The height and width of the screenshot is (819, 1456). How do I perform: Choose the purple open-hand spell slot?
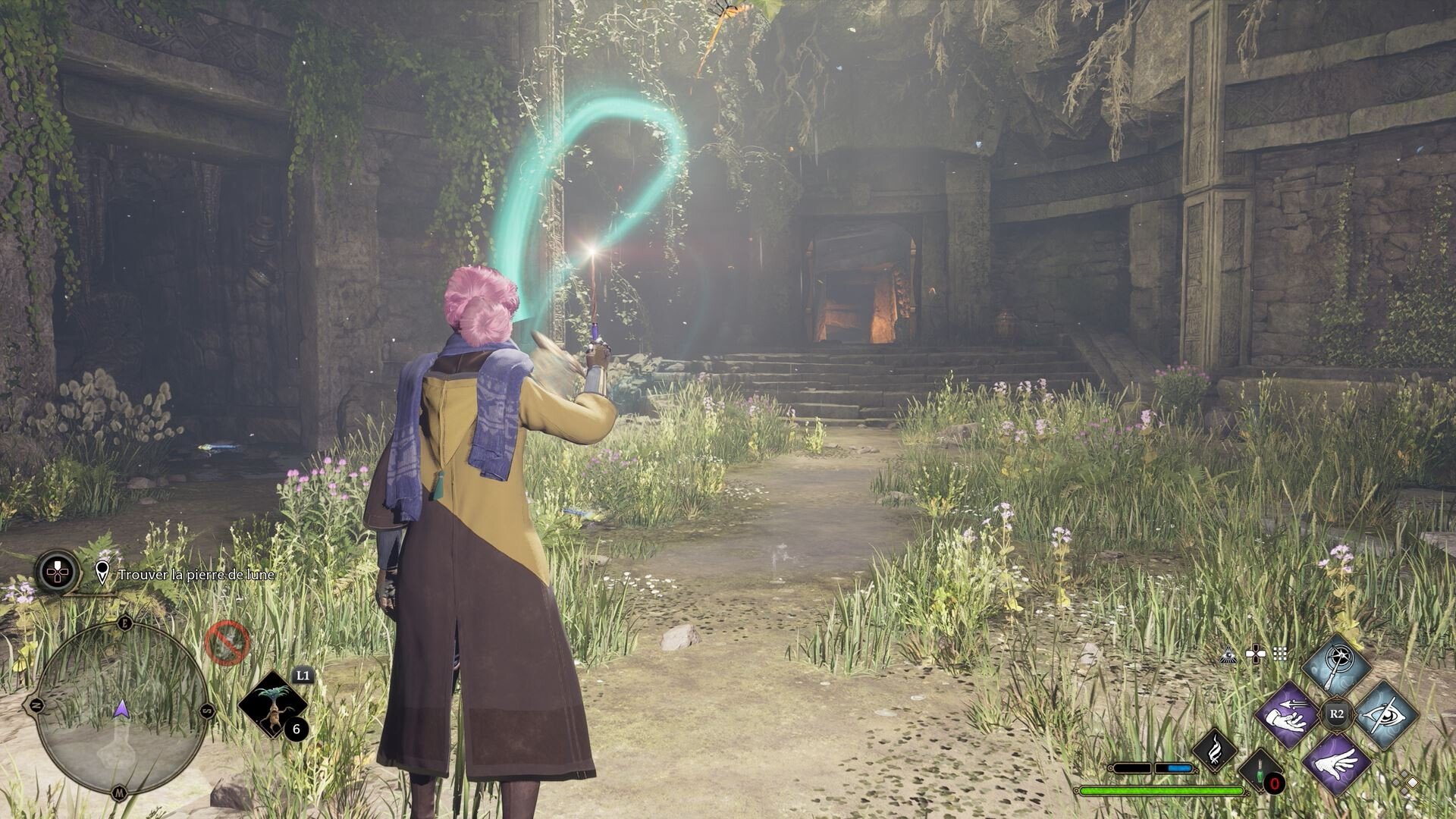click(x=1336, y=761)
